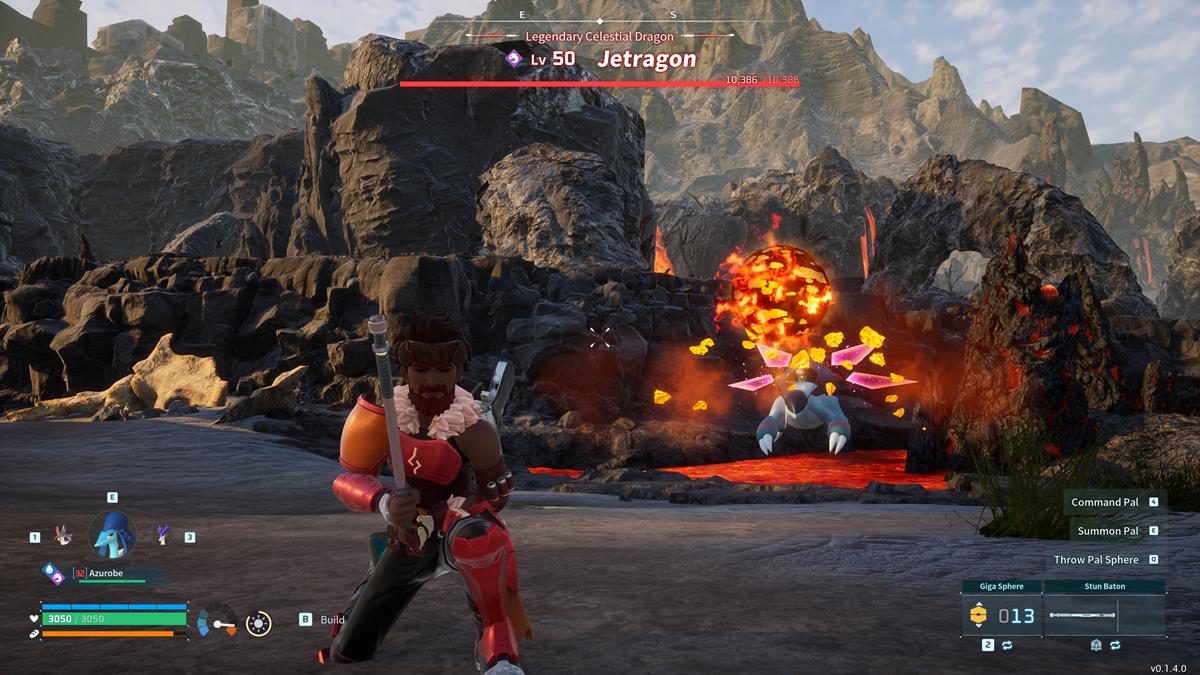The height and width of the screenshot is (675, 1200).
Task: Click the swap arrows under Giga Sphere
Action: click(x=1007, y=646)
